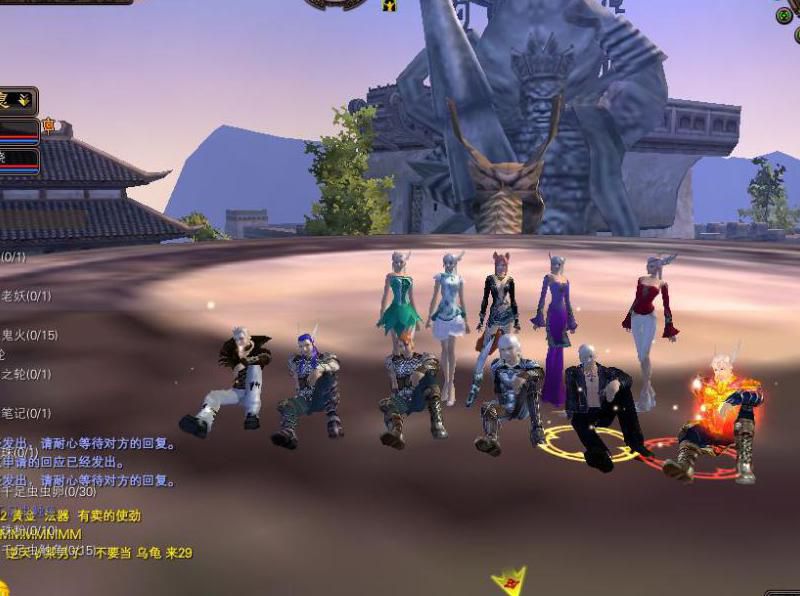Select the lower party member frame
This screenshot has height=596, width=800.
(19, 161)
